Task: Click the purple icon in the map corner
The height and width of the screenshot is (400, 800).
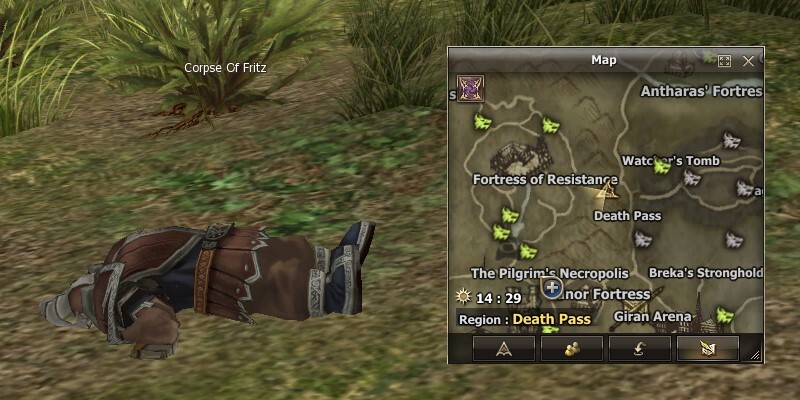Action: [x=469, y=88]
